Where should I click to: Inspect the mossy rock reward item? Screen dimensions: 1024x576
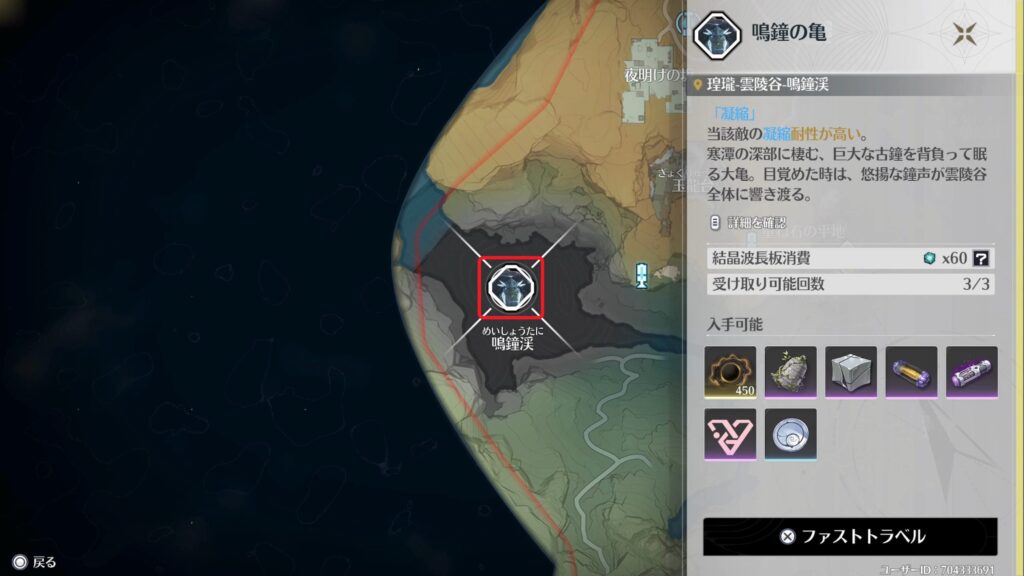(790, 372)
